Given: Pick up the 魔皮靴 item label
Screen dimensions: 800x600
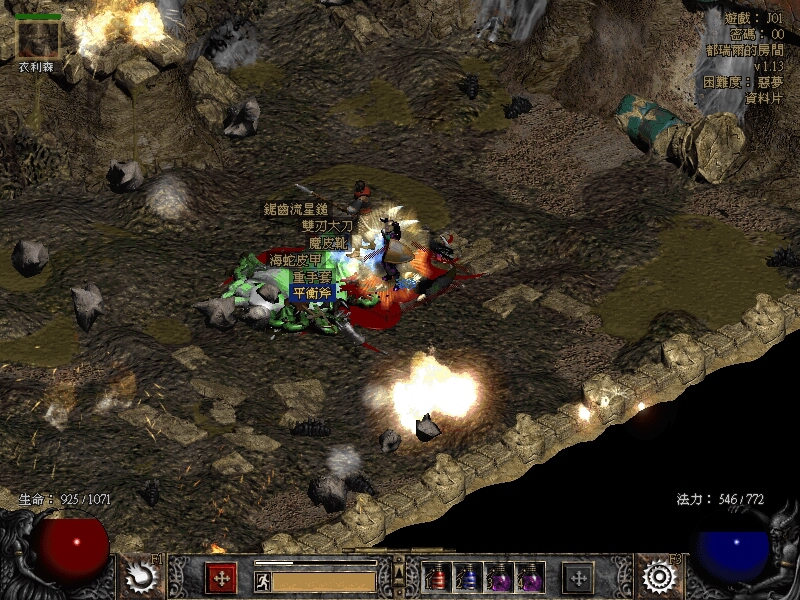Looking at the screenshot, I should point(327,243).
